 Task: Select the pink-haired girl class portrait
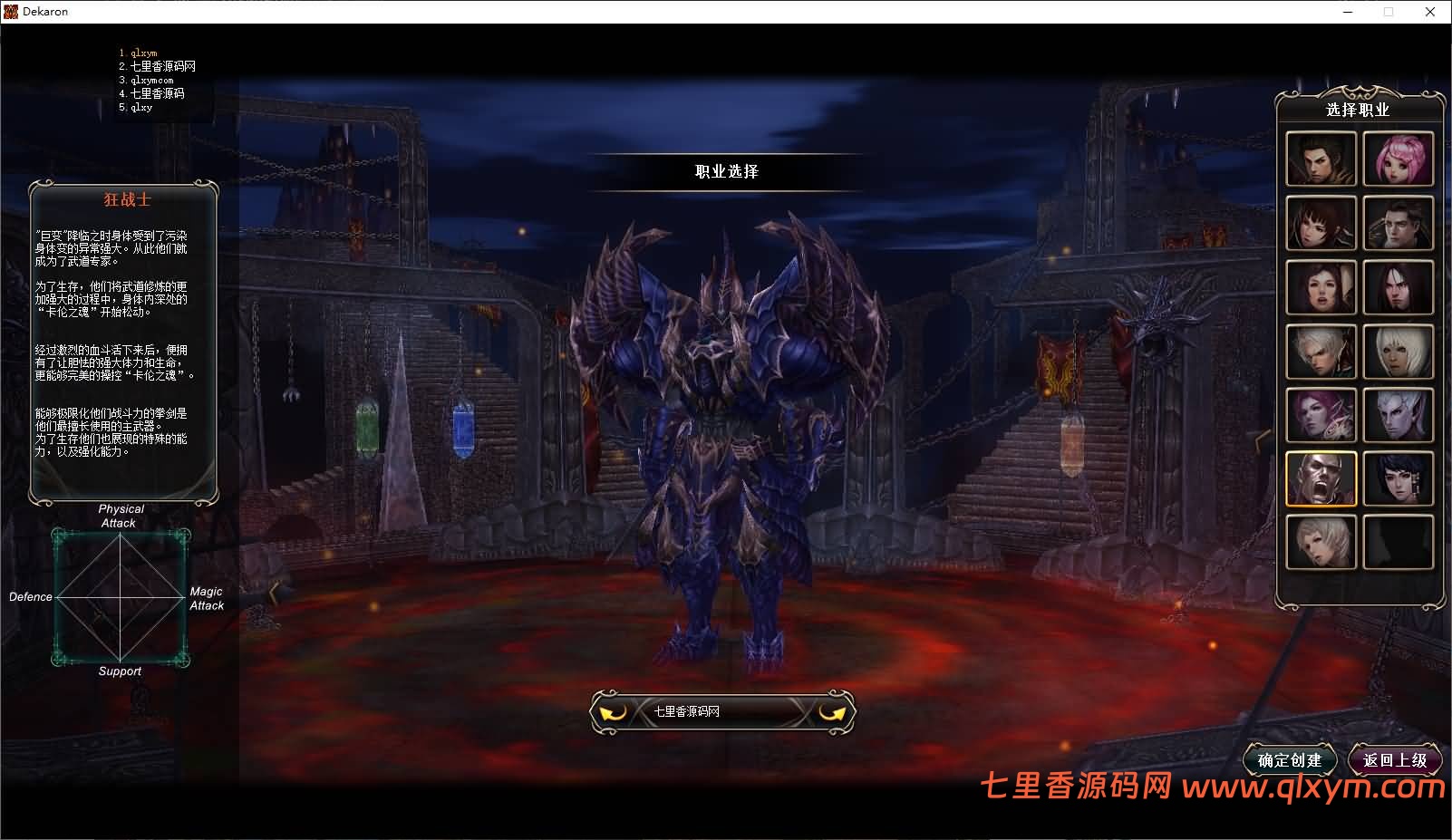(1399, 159)
